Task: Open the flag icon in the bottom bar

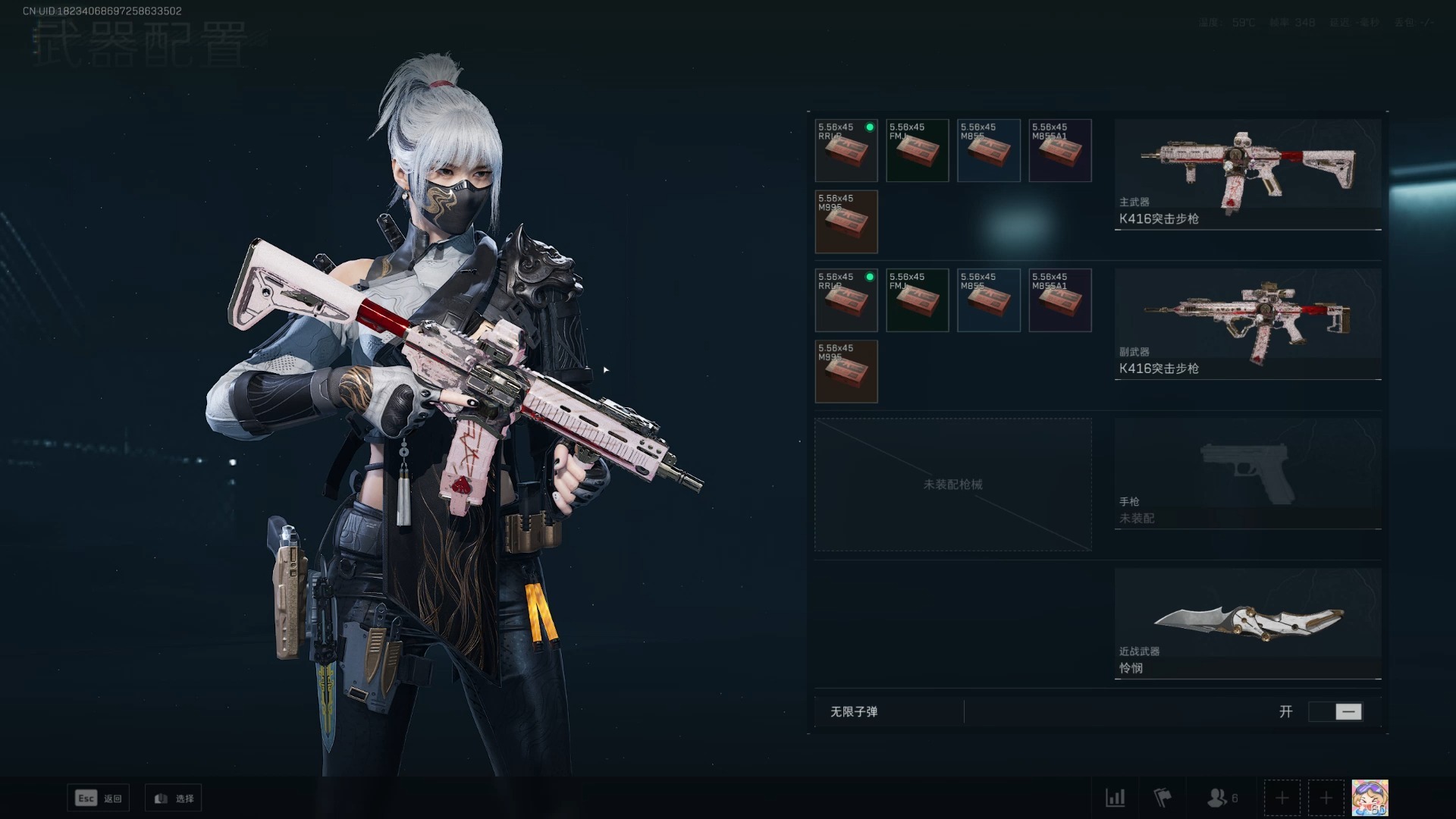Action: (1162, 798)
